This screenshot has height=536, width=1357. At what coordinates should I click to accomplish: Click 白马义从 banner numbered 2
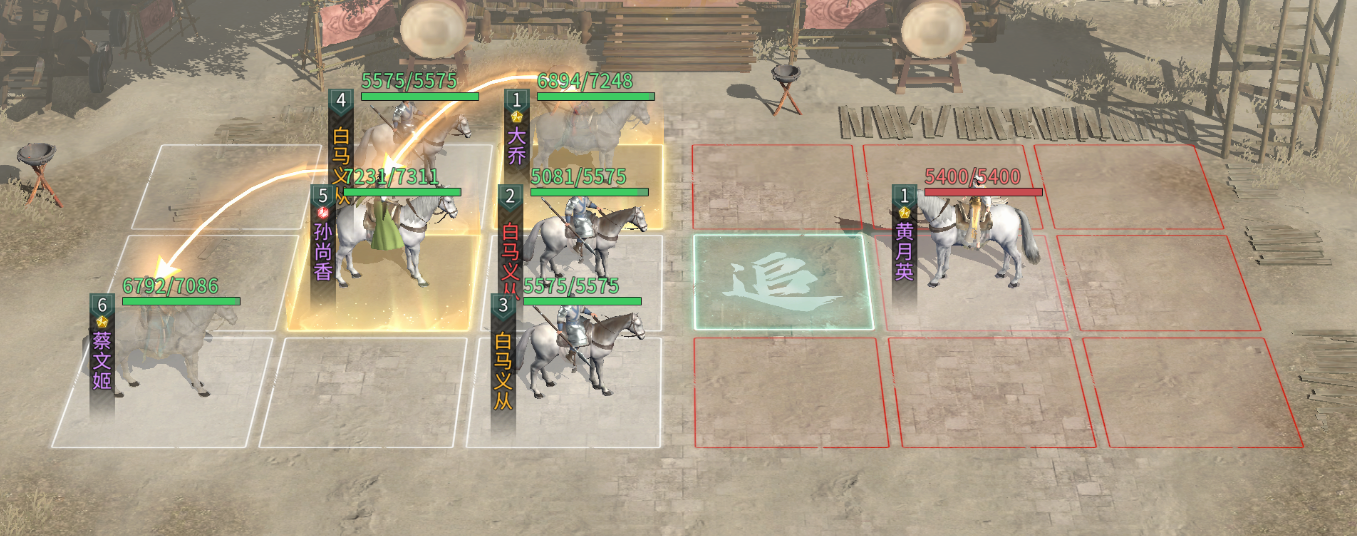[x=509, y=245]
